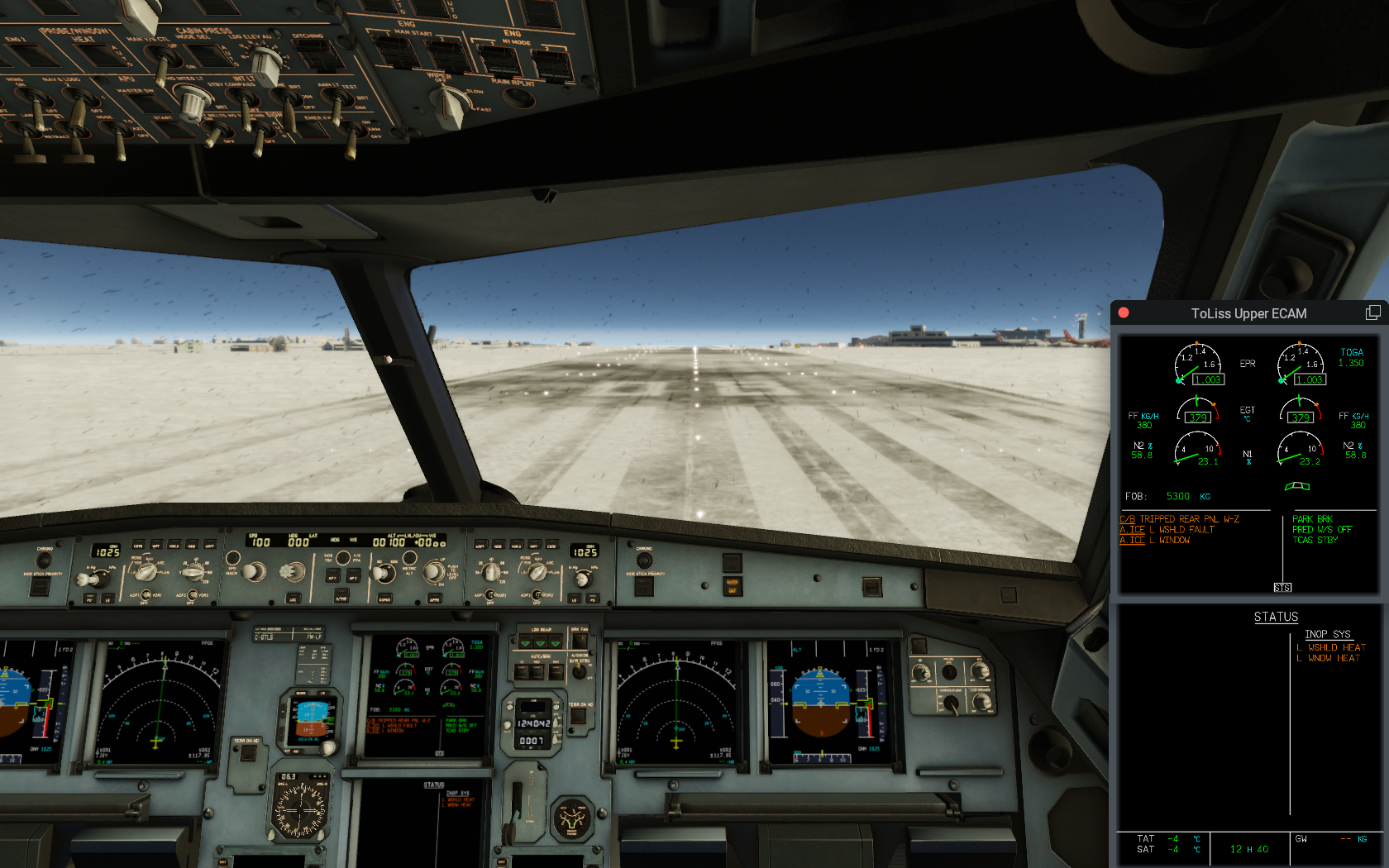Click the ToLiss Upper ECAM title bar
1389x868 pixels.
(1248, 313)
